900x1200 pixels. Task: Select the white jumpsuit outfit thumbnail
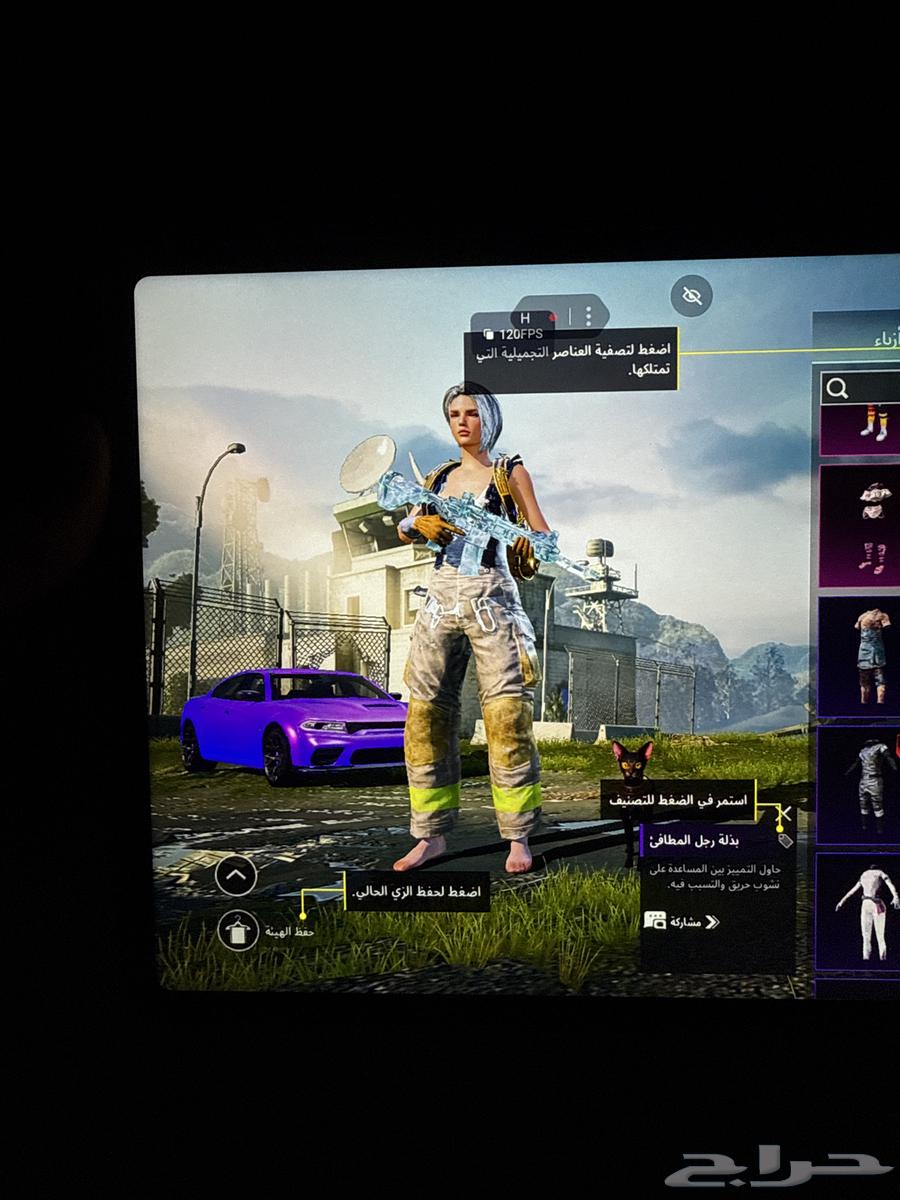pos(862,911)
